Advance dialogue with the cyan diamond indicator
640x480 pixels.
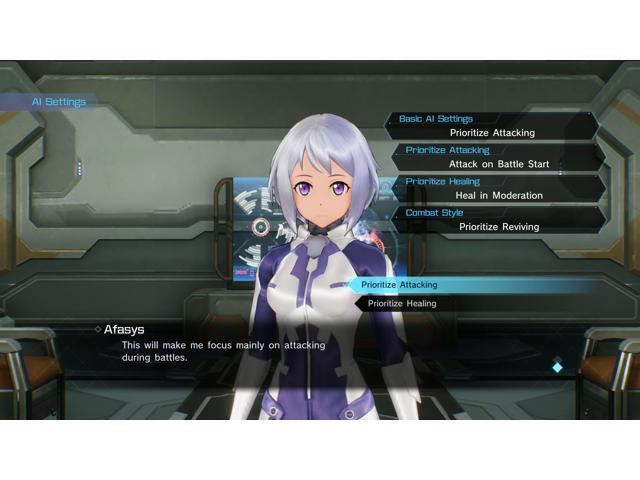[557, 367]
